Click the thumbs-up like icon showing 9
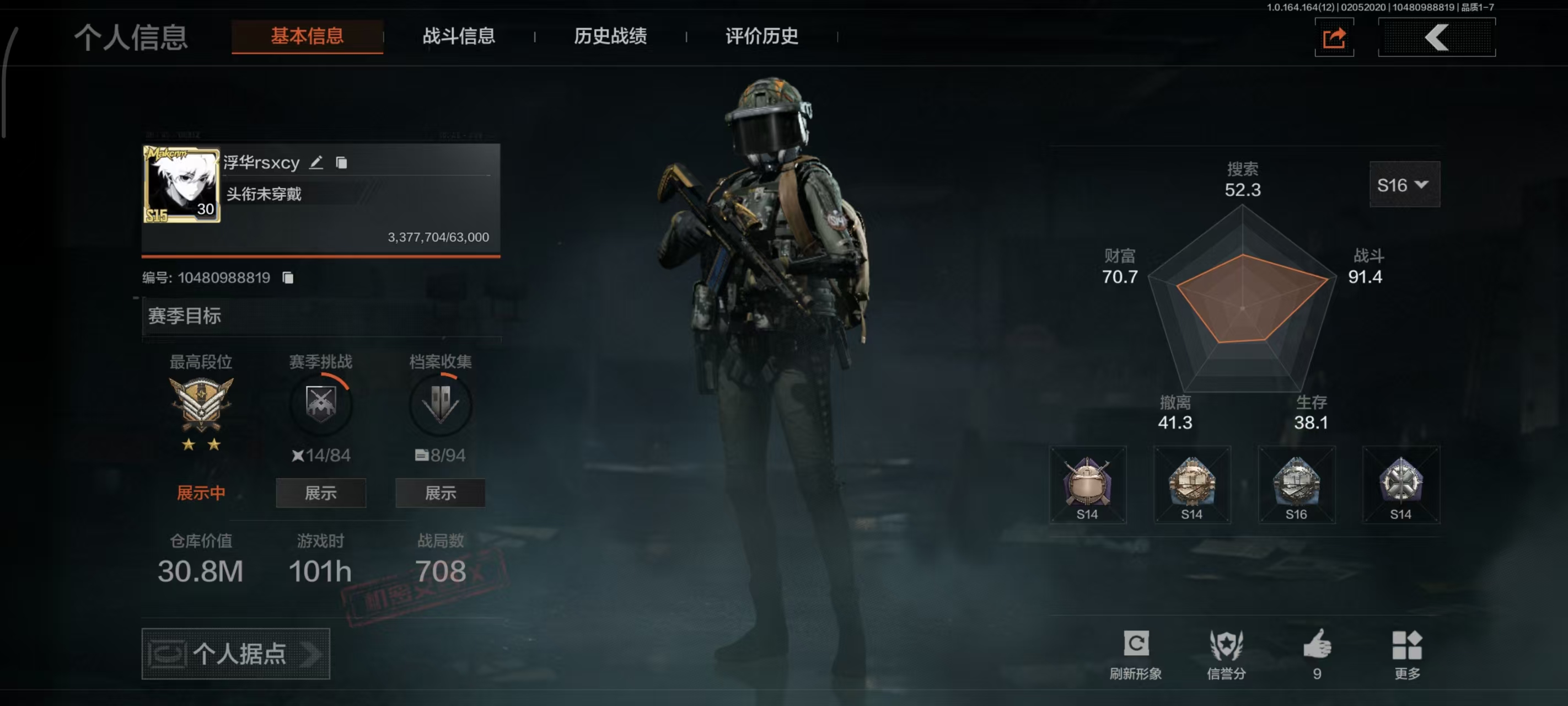1568x706 pixels. [1318, 643]
